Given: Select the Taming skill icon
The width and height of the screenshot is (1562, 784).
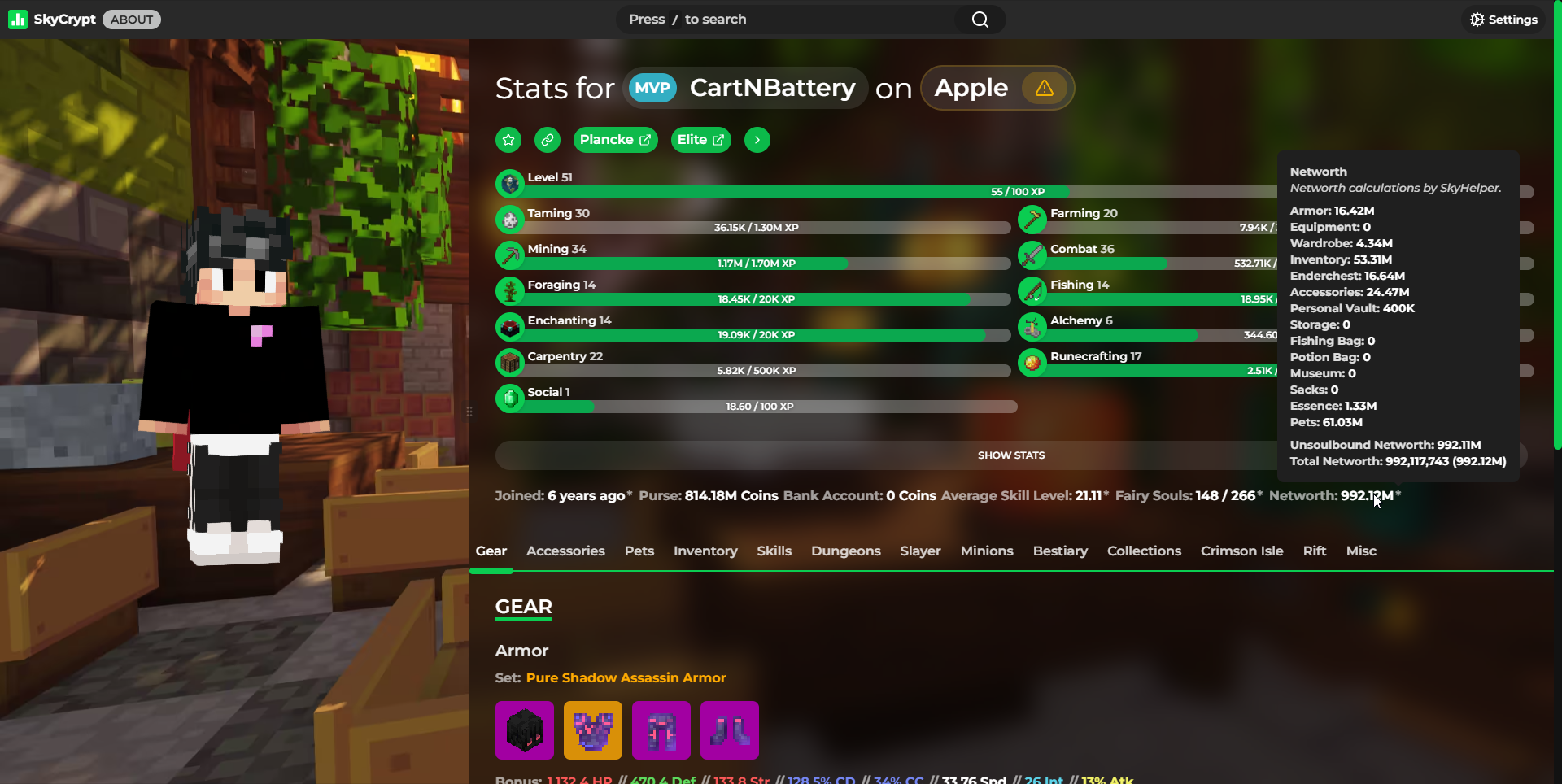Looking at the screenshot, I should pos(509,220).
